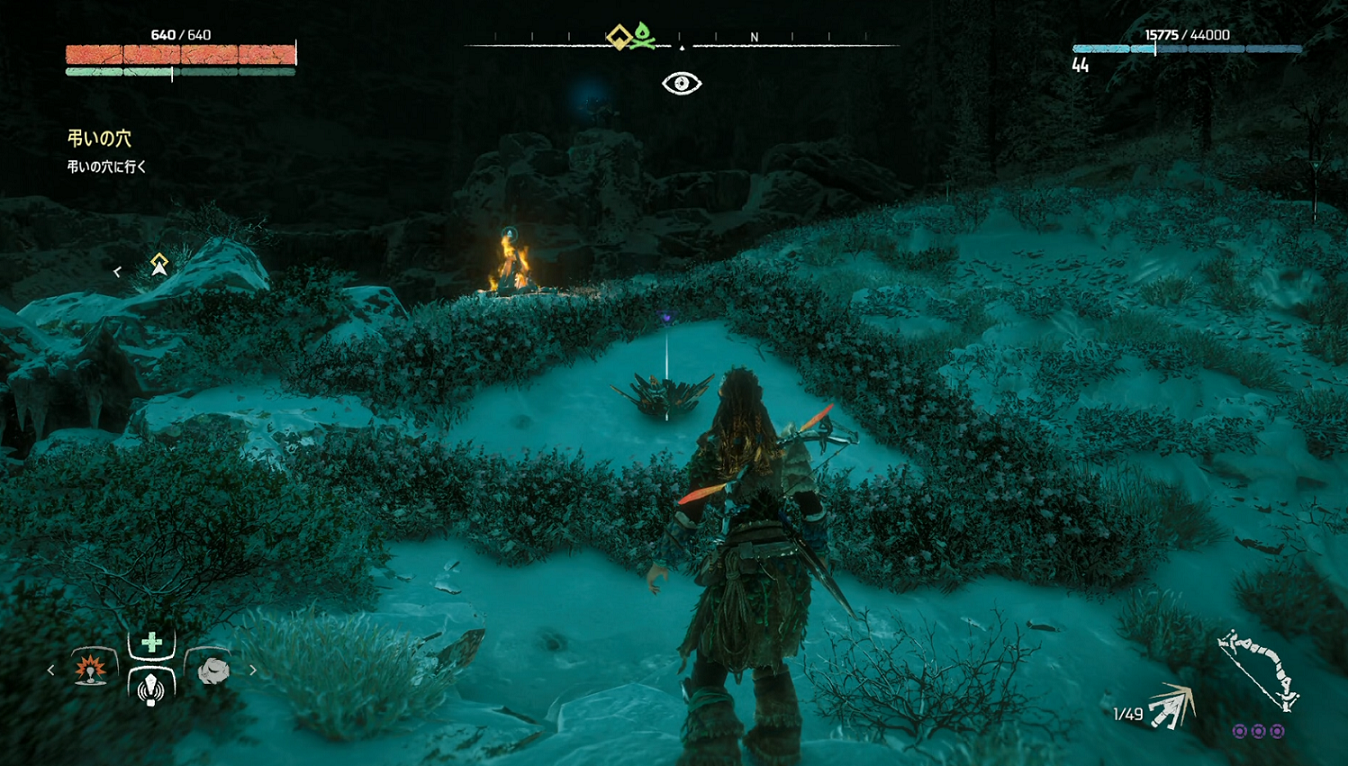Click the stealth eye visibility indicator

click(x=682, y=83)
